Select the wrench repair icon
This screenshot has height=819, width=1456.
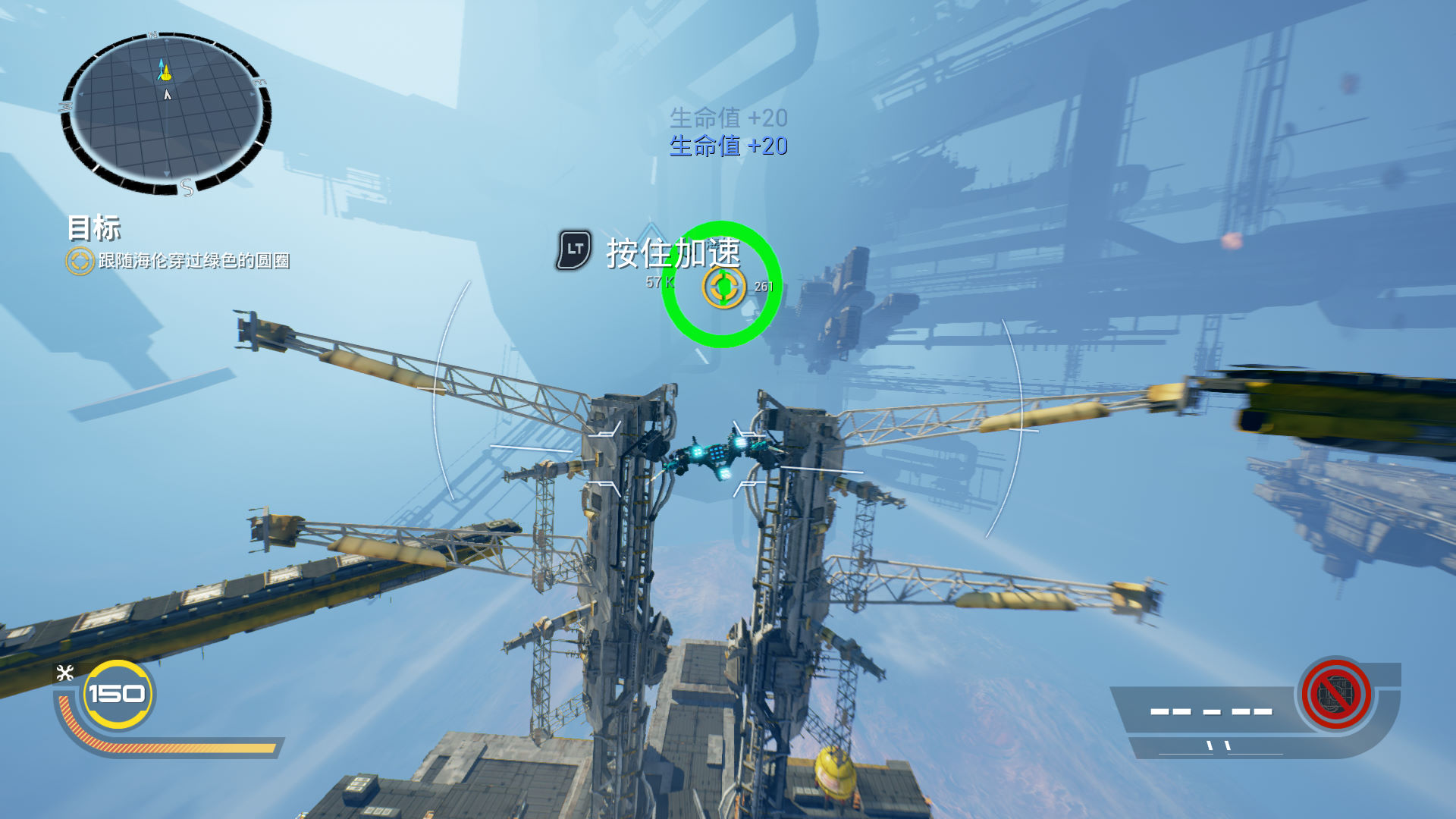[x=65, y=673]
